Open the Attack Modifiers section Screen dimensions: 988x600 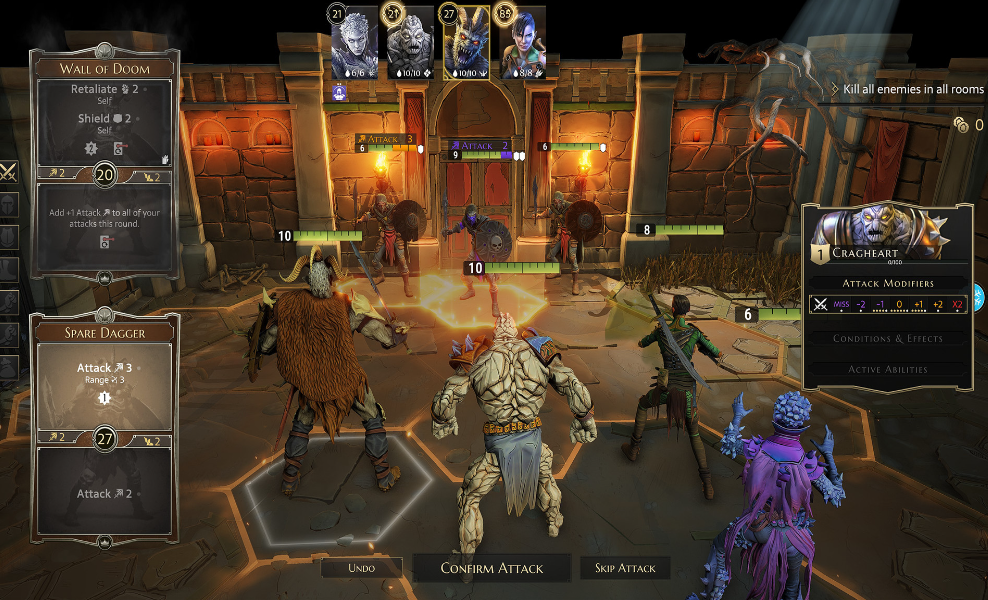(888, 284)
